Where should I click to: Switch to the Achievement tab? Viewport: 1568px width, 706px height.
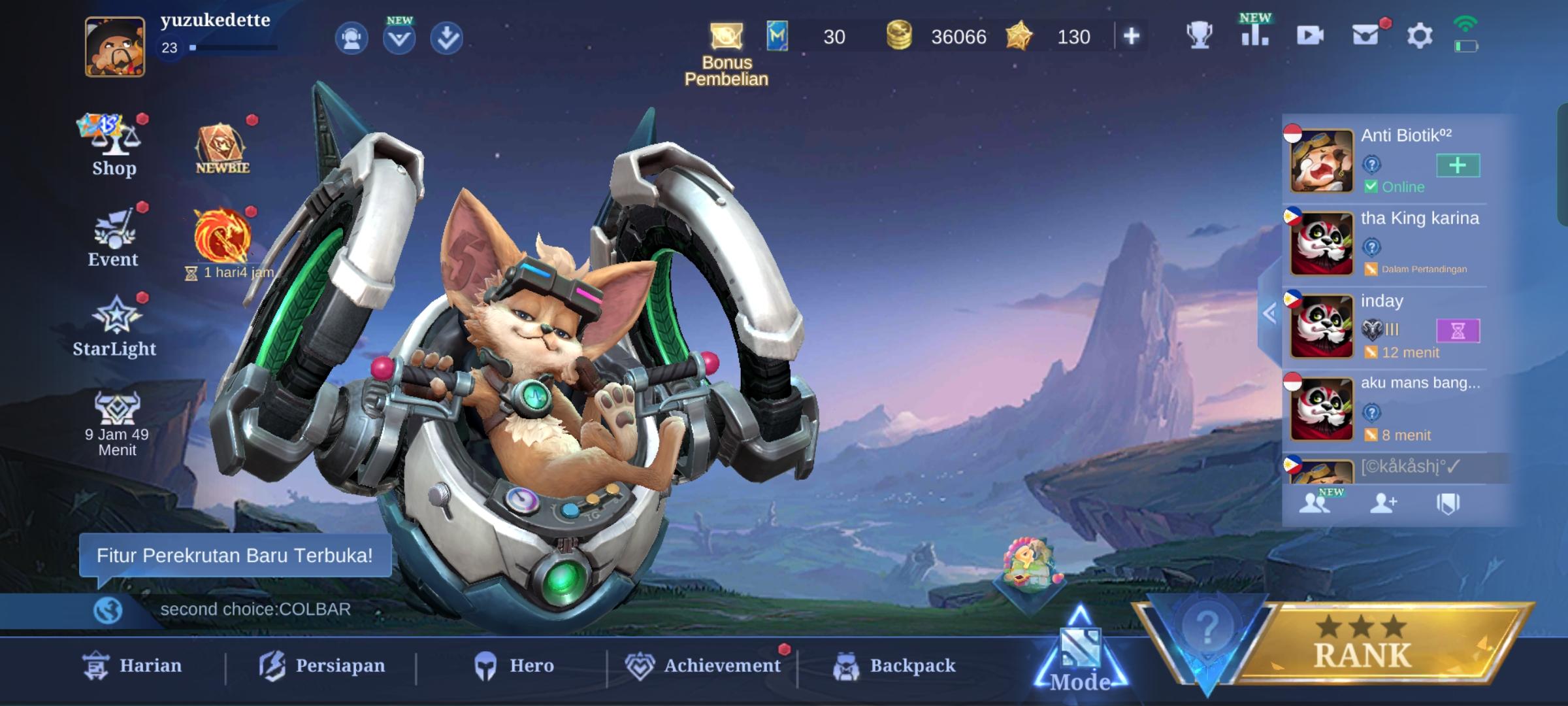(696, 665)
